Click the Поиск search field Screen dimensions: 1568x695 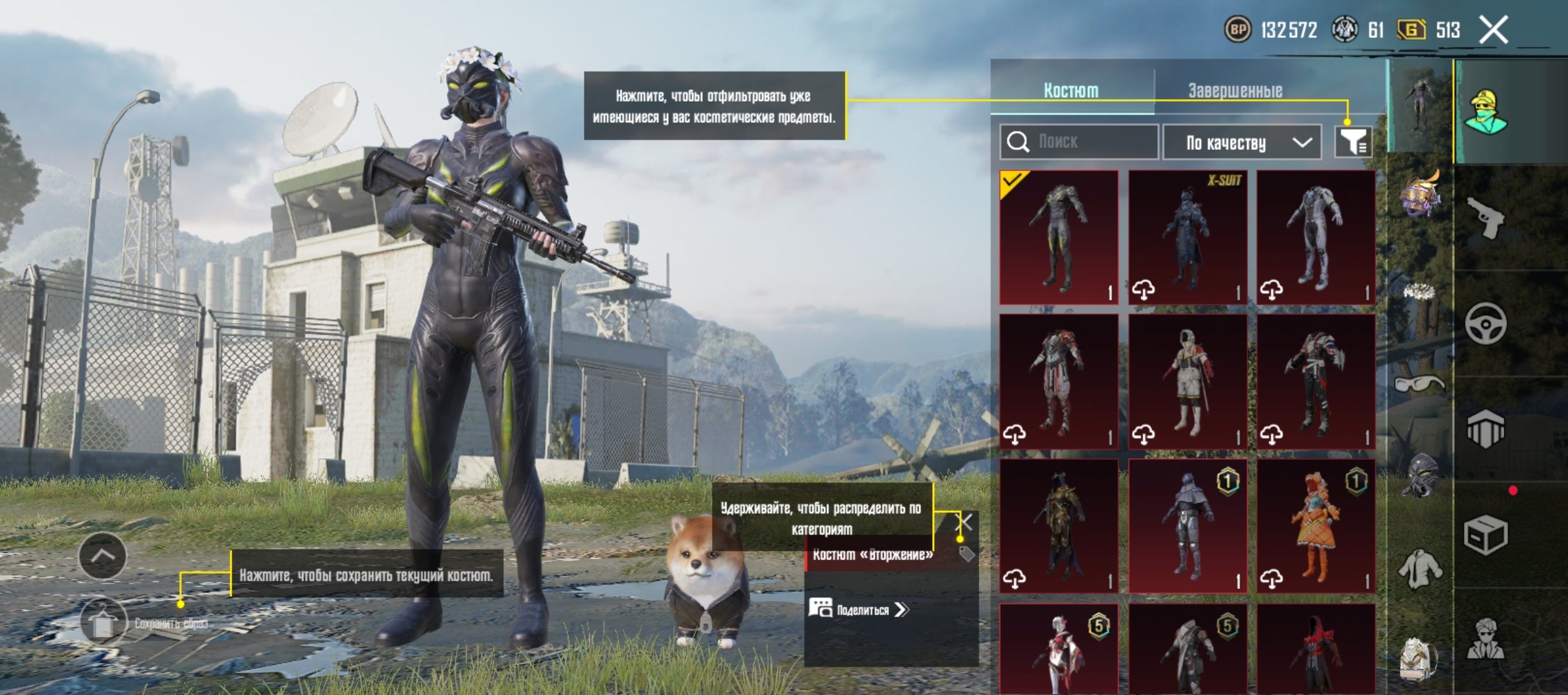point(1088,142)
